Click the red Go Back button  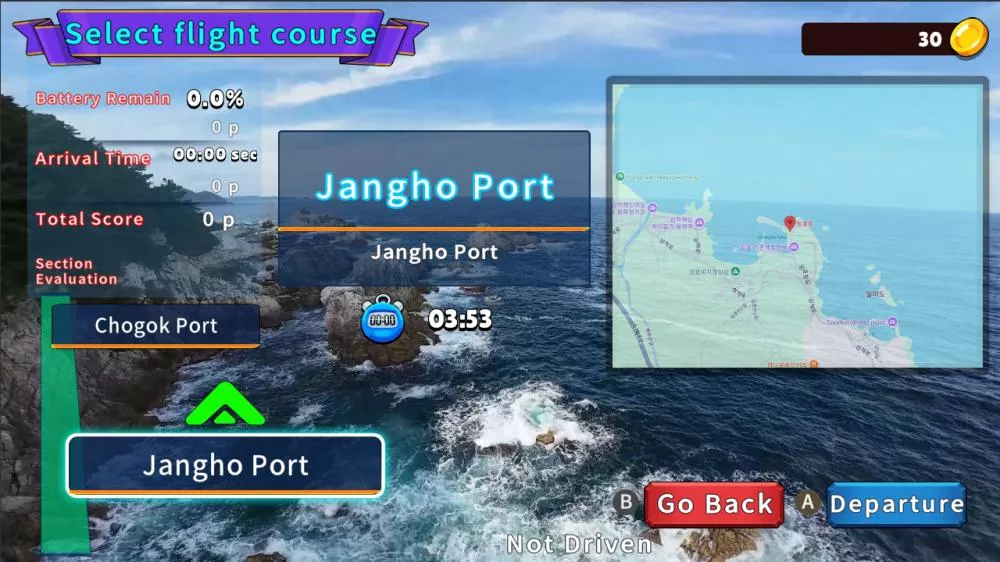tap(714, 505)
